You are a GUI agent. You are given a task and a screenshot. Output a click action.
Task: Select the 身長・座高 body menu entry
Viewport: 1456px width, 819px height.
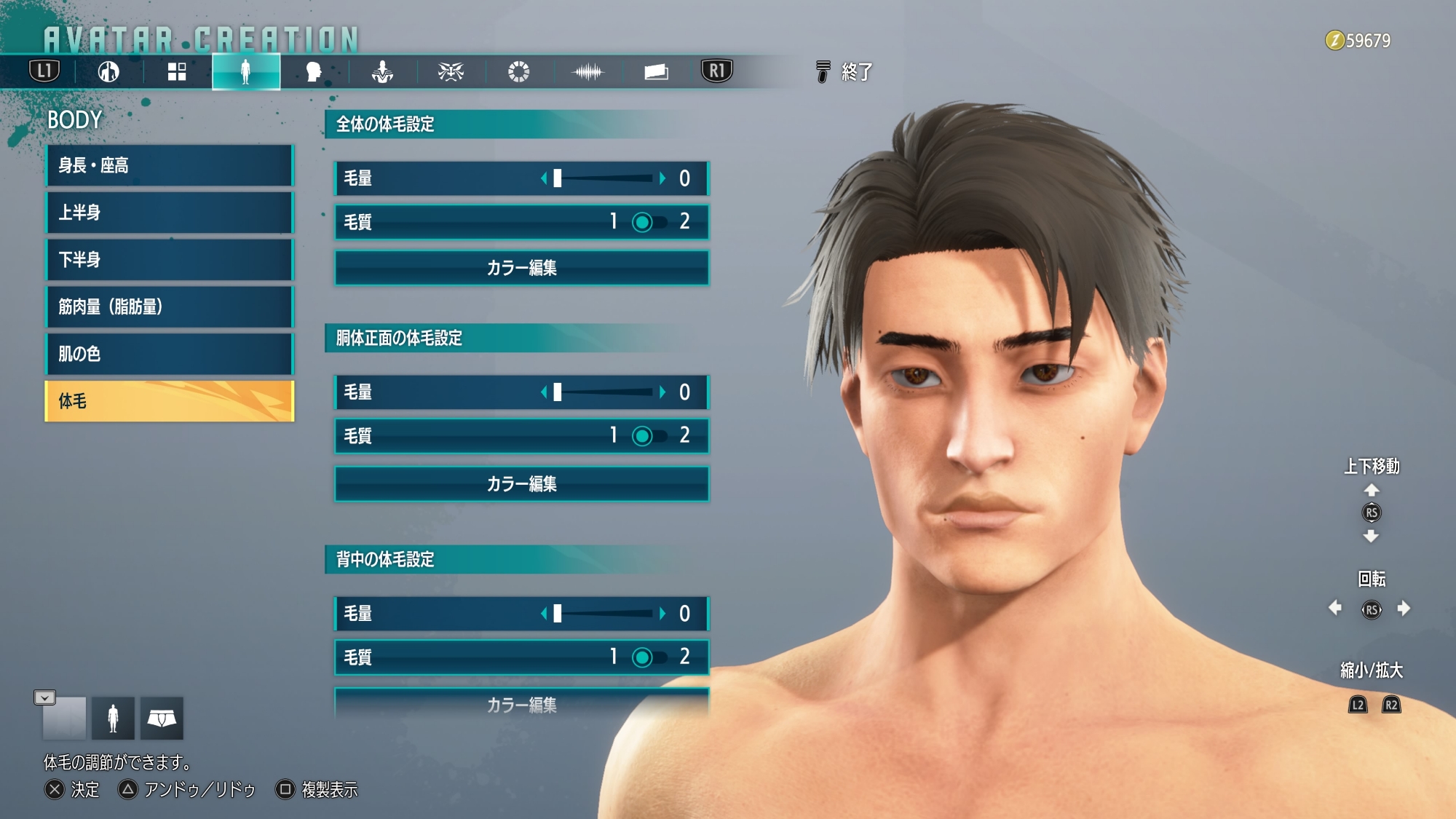[170, 166]
